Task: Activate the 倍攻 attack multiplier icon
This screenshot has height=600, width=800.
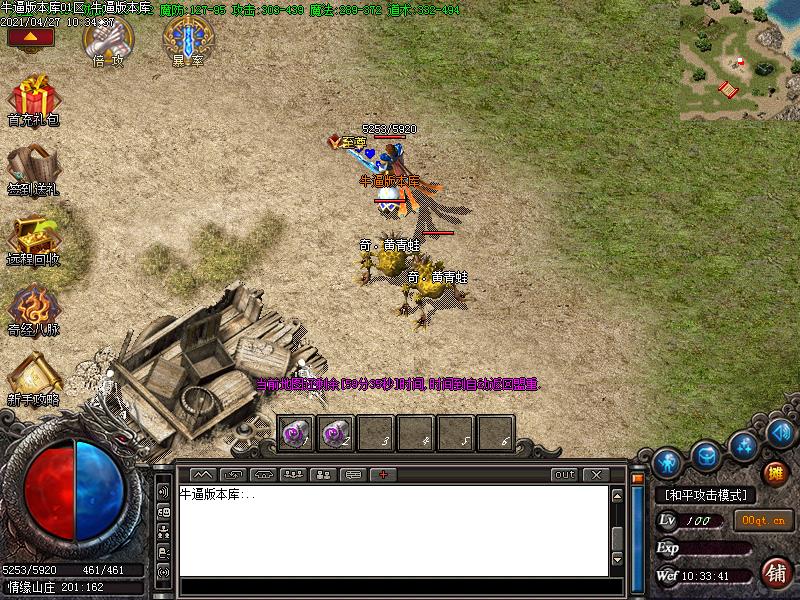Action: (106, 38)
